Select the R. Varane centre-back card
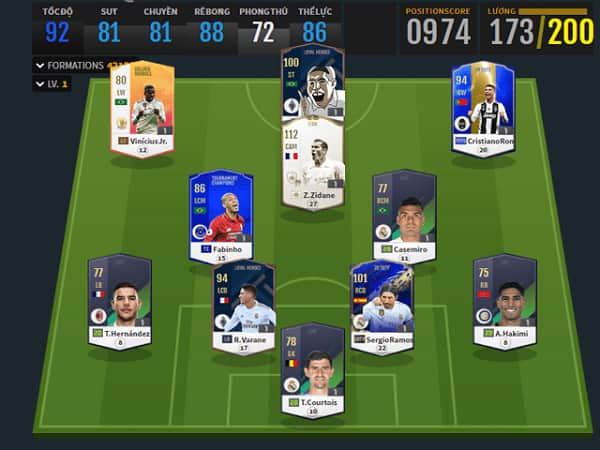The image size is (600, 450). (x=244, y=305)
